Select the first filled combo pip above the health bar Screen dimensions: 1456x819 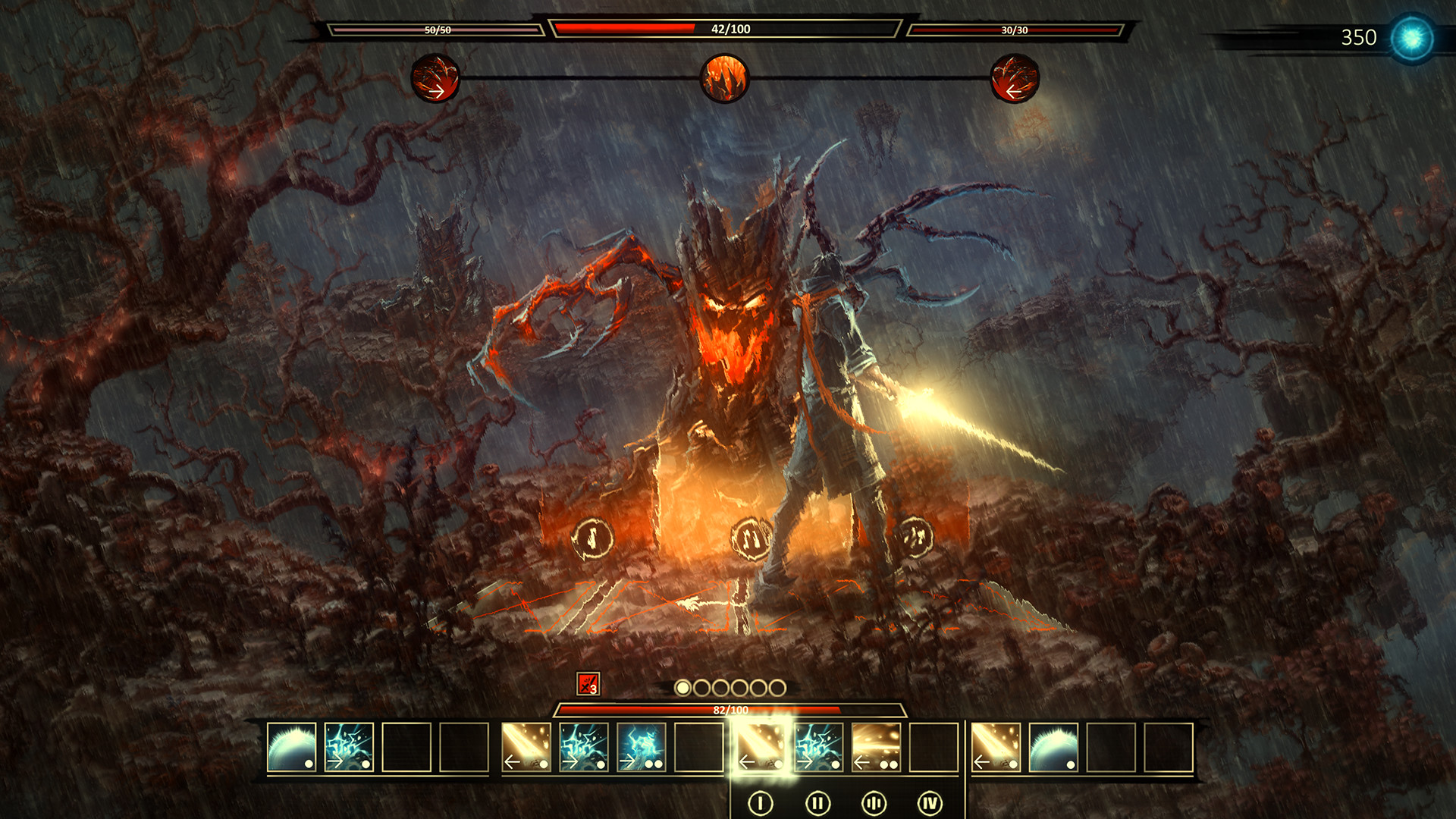pos(684,687)
